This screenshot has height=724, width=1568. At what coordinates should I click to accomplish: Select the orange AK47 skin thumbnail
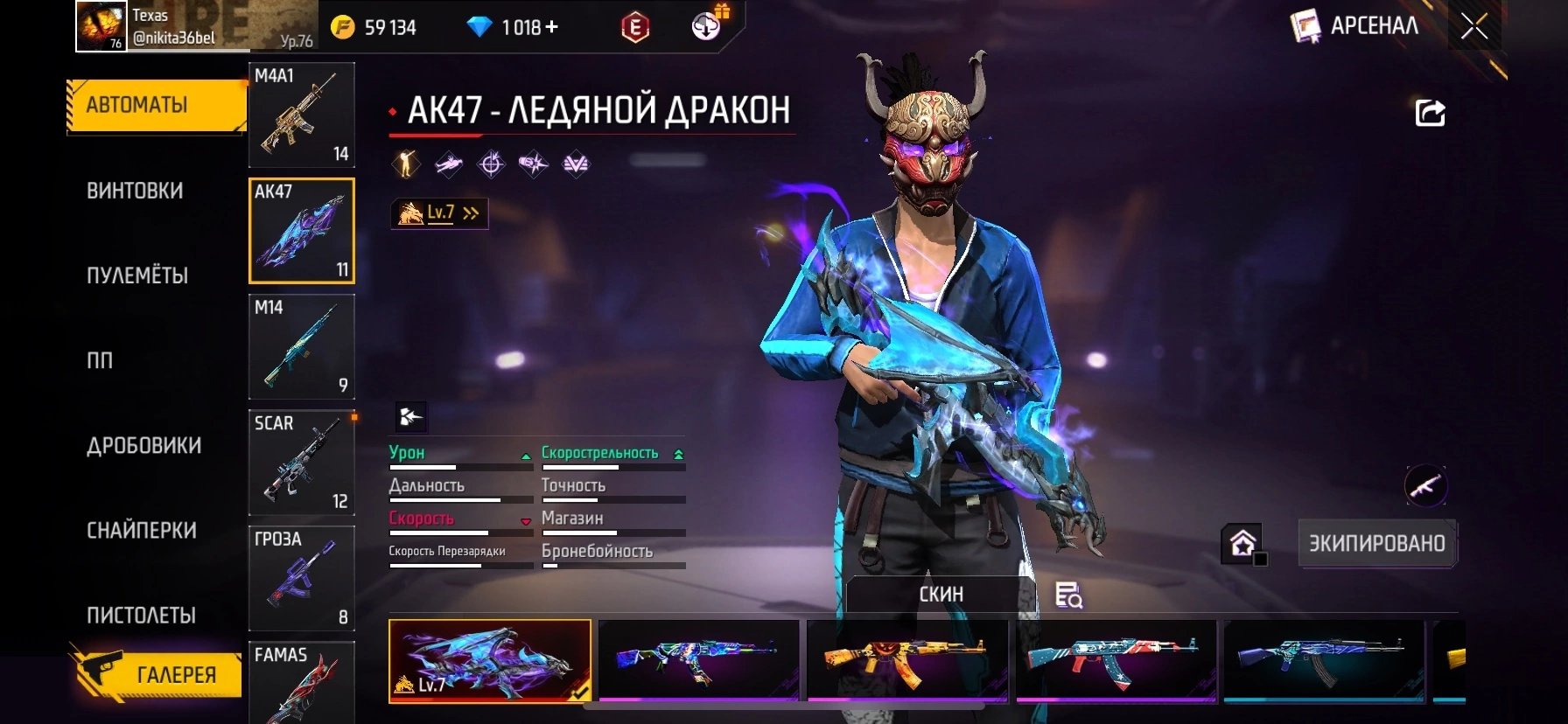(x=907, y=661)
